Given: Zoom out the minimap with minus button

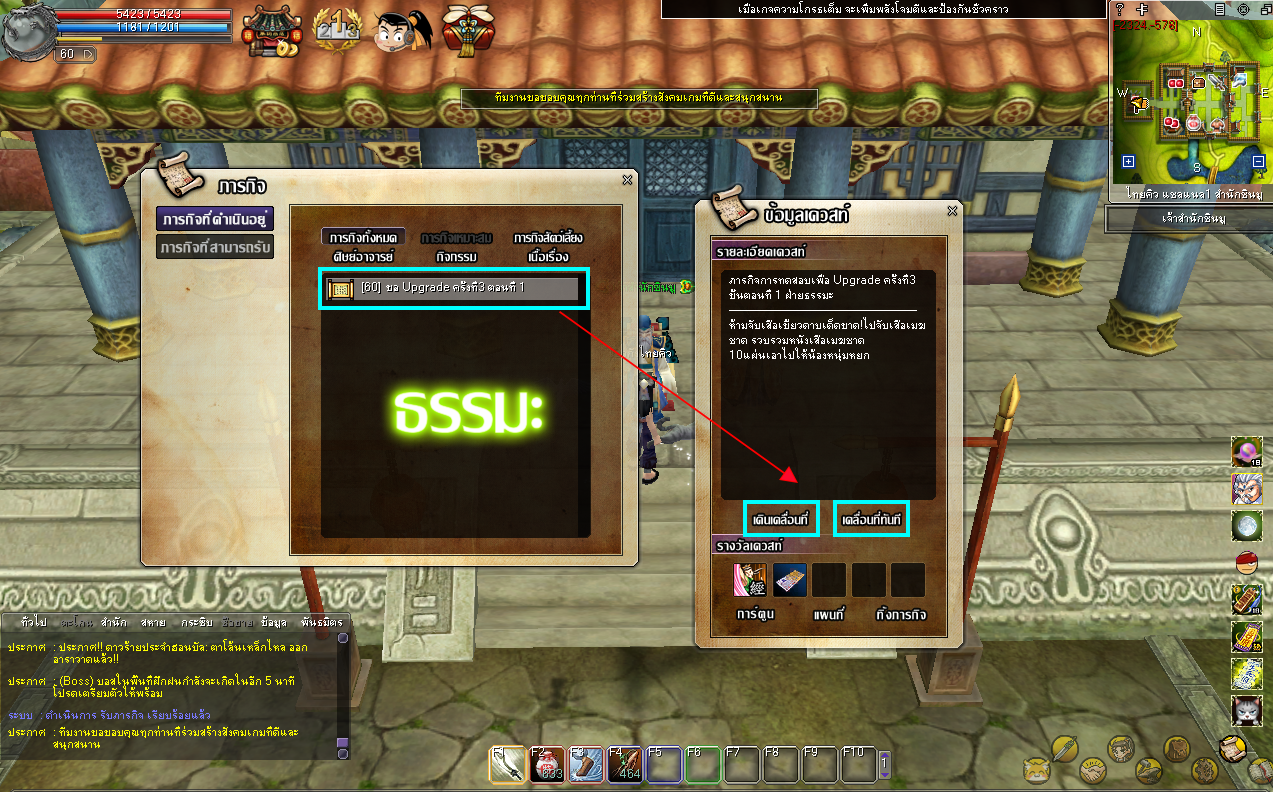Looking at the screenshot, I should (x=1257, y=162).
